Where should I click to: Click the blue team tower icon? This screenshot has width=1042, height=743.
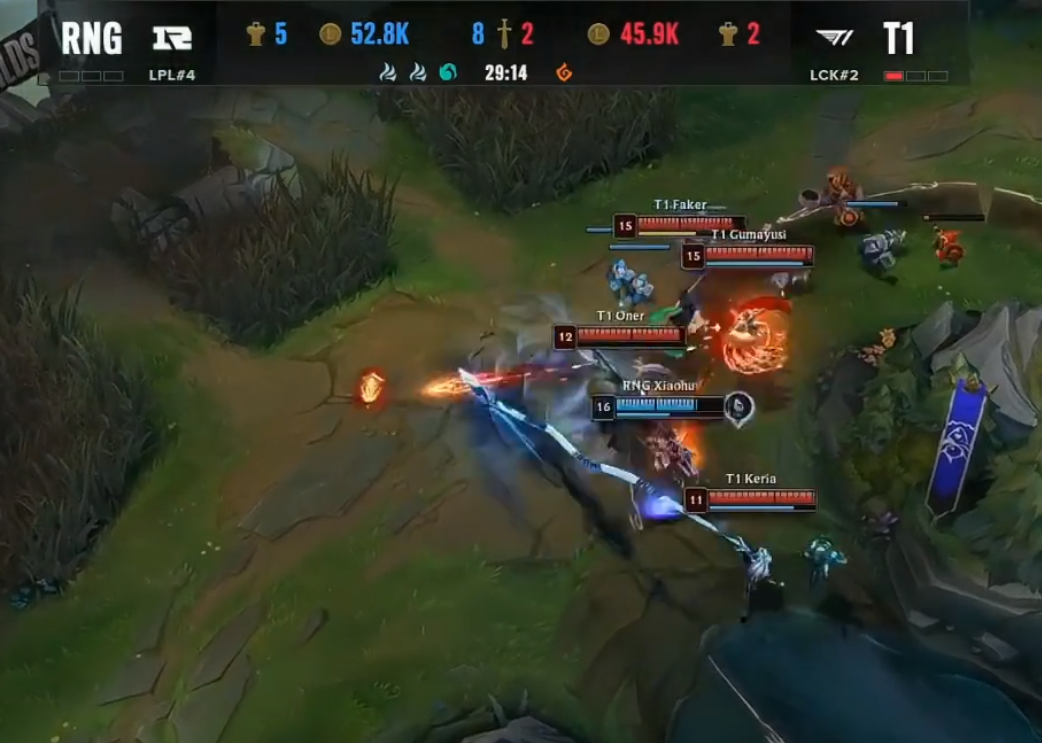[x=255, y=34]
